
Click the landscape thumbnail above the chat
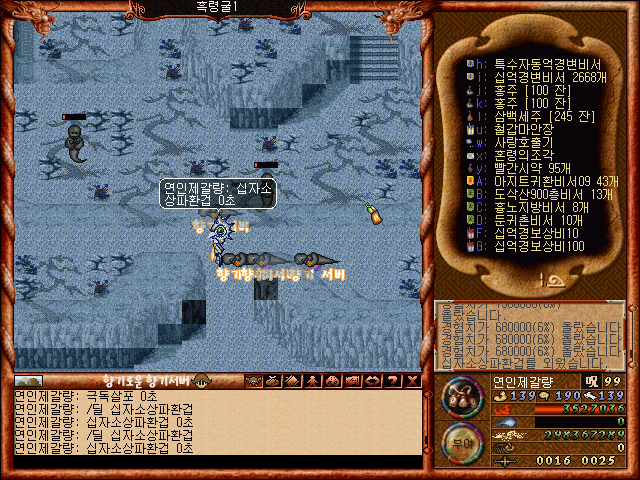pyautogui.click(x=29, y=381)
